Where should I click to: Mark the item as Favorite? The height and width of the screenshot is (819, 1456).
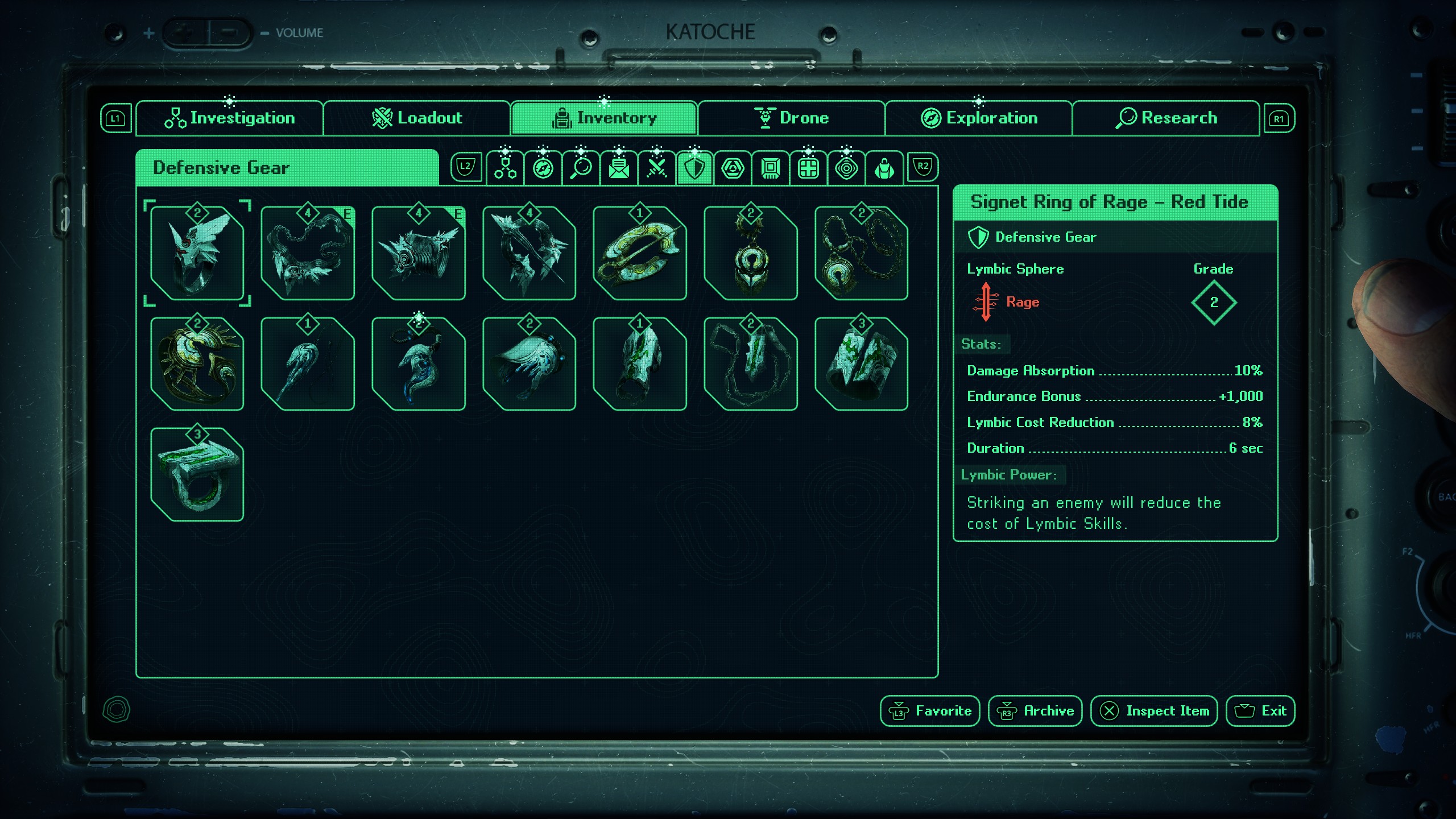point(930,711)
